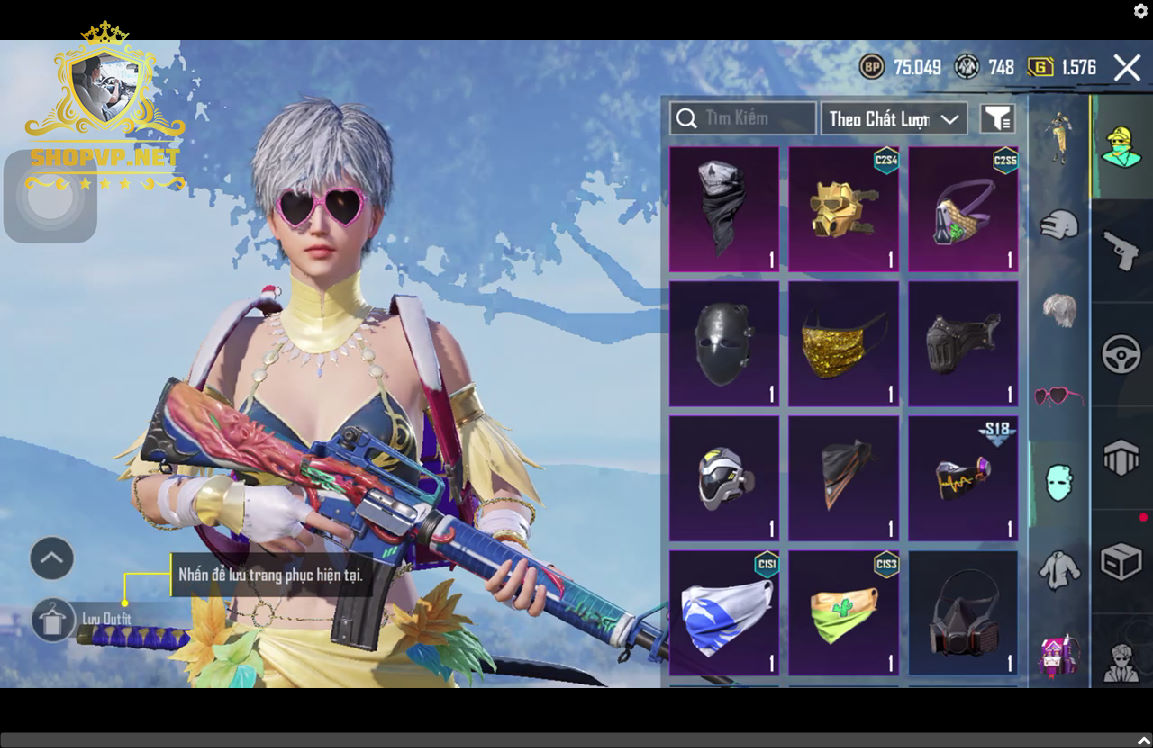The width and height of the screenshot is (1153, 748).
Task: Pick the gold sequin face mask
Action: (x=844, y=344)
